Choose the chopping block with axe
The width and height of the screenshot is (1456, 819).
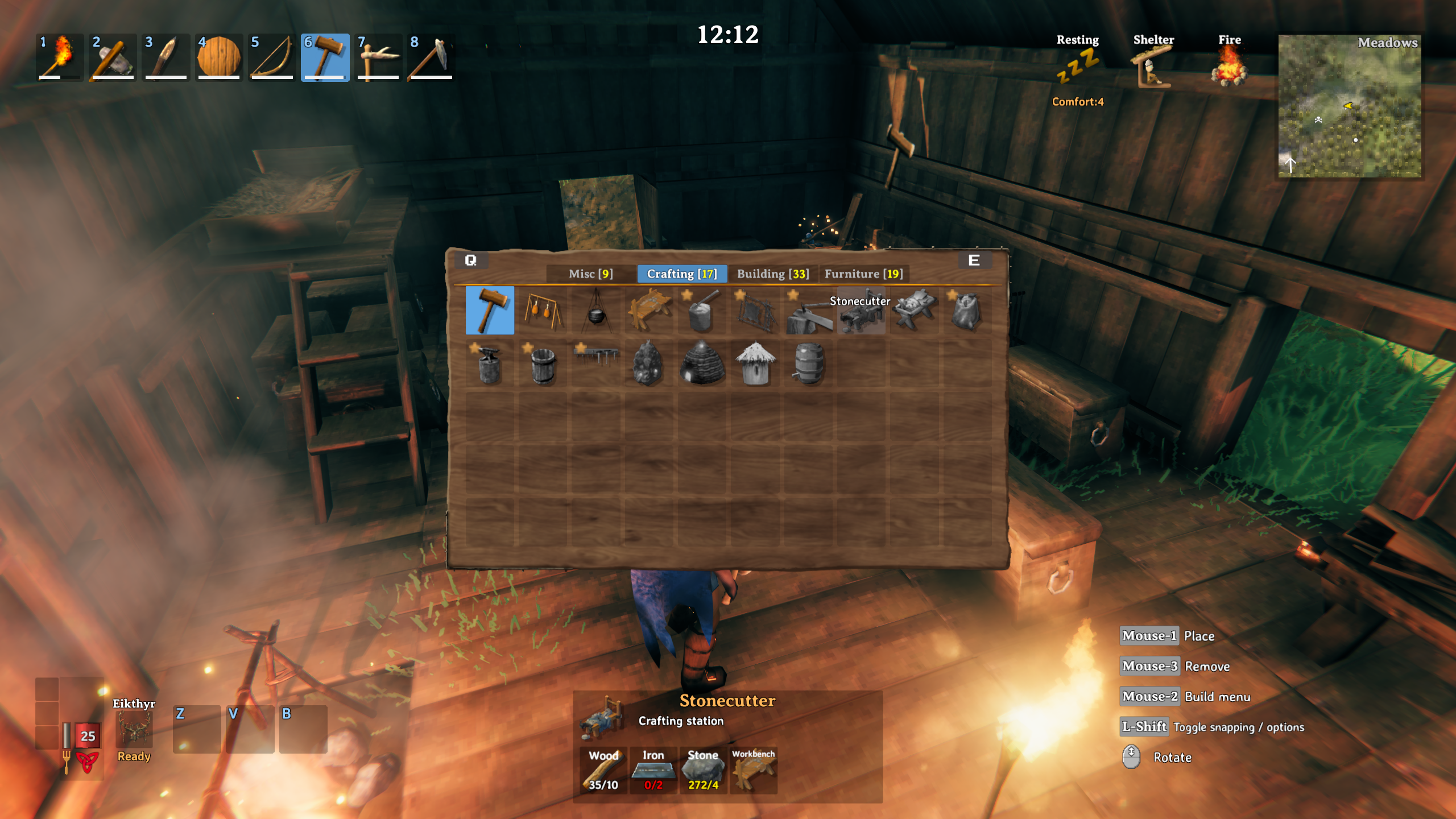(x=702, y=311)
